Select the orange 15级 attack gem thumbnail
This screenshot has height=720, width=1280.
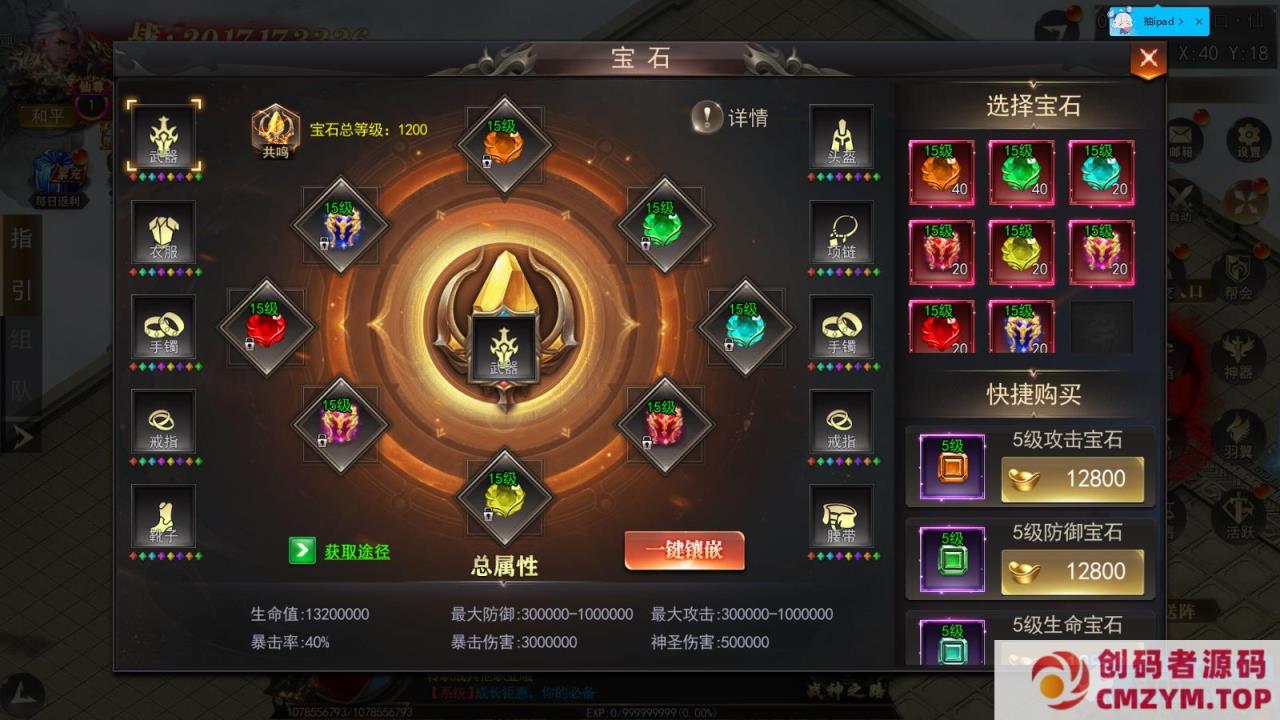(x=940, y=172)
